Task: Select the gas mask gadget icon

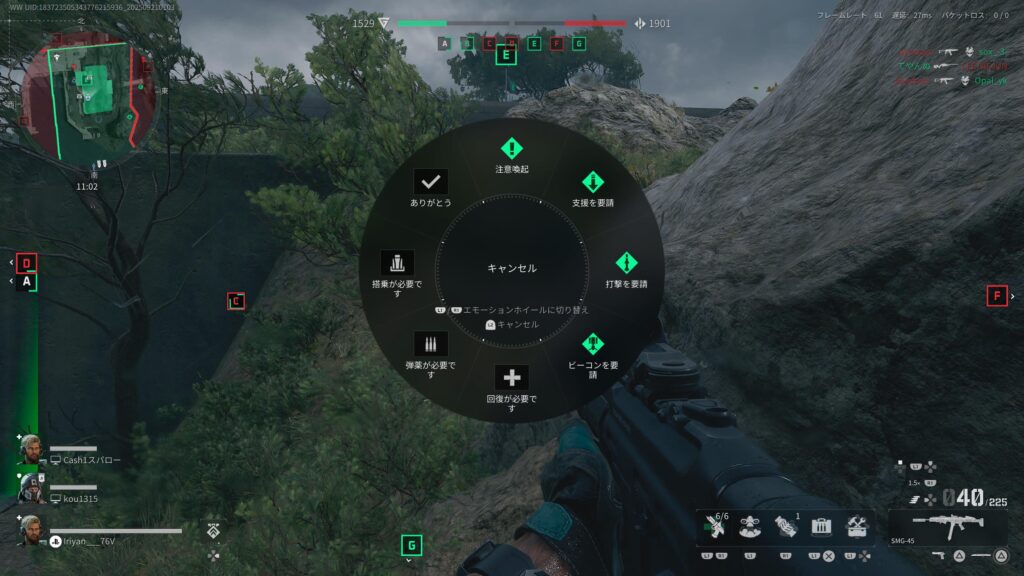Action: (x=748, y=526)
